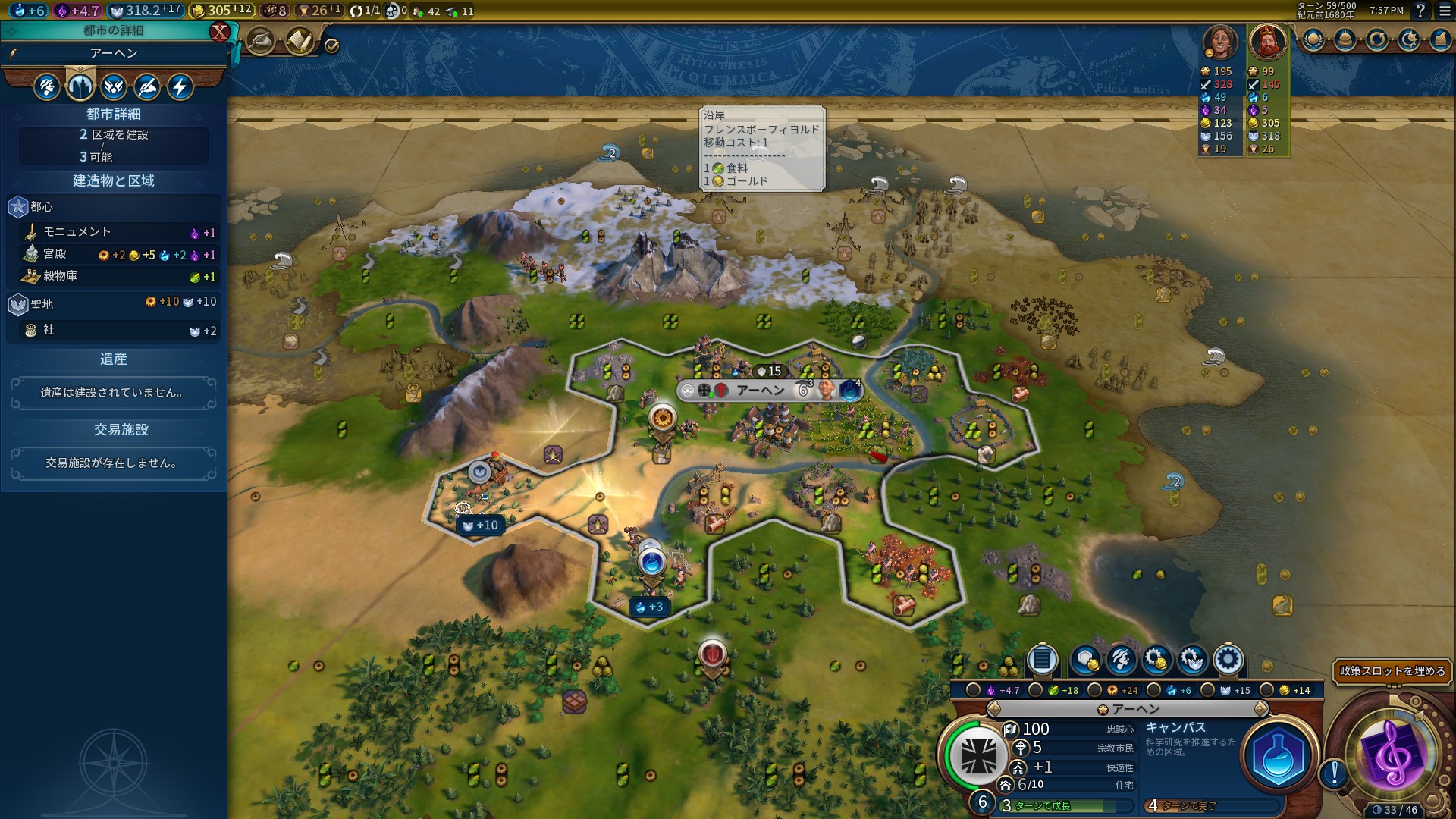Toggle the gold yield focus circle
The width and height of the screenshot is (1456, 819).
[x=1267, y=690]
